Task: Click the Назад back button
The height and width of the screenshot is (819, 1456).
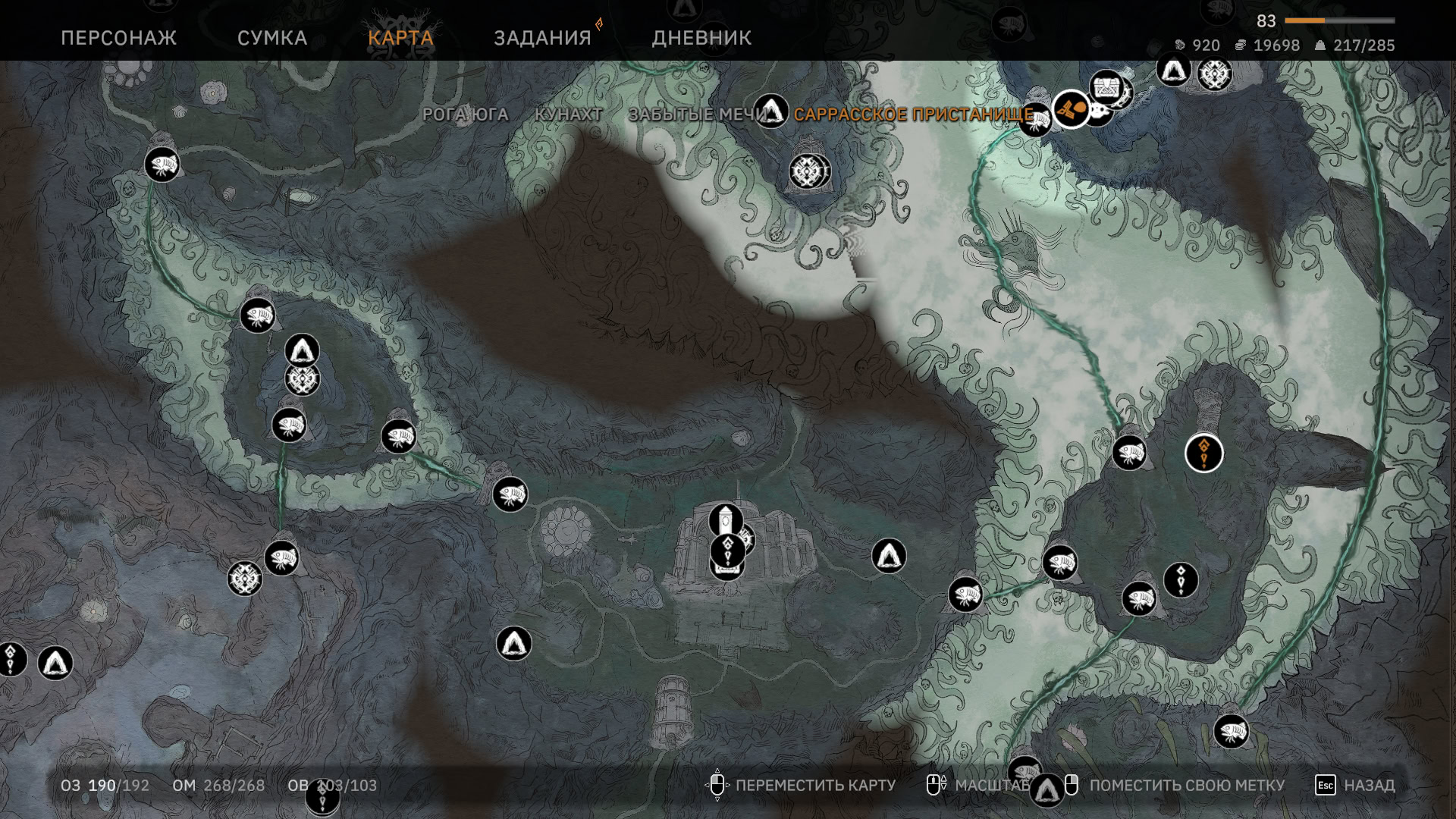Action: 1355,786
